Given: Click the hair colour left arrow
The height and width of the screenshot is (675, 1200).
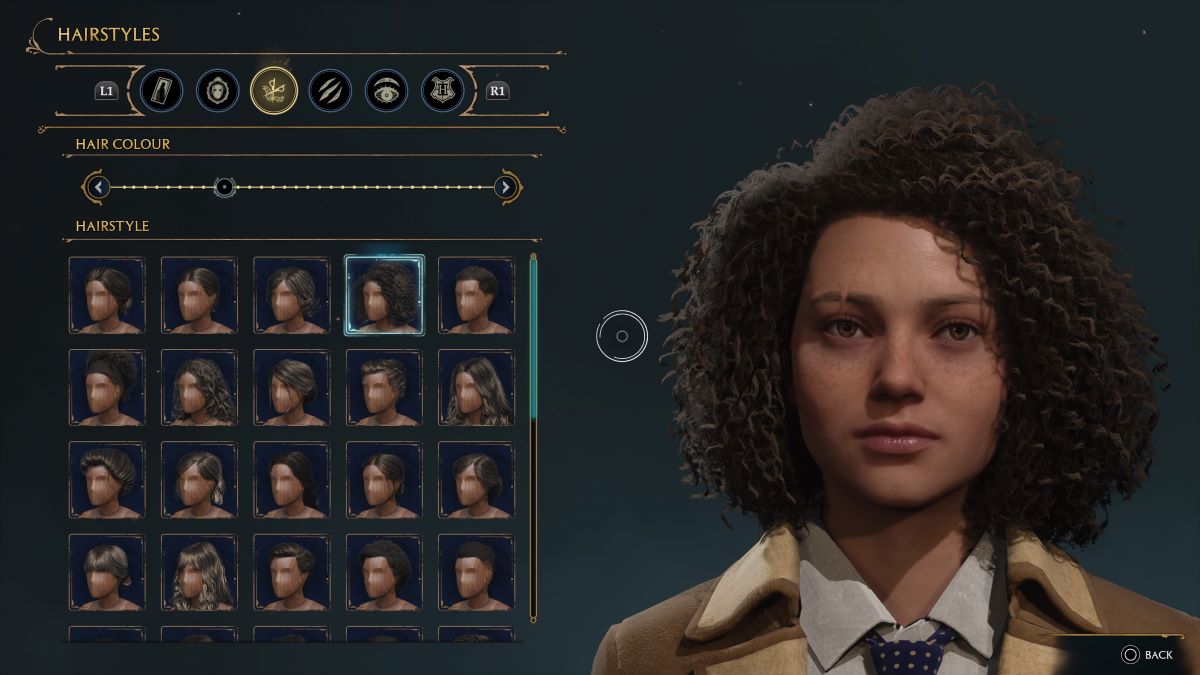Looking at the screenshot, I should 97,187.
